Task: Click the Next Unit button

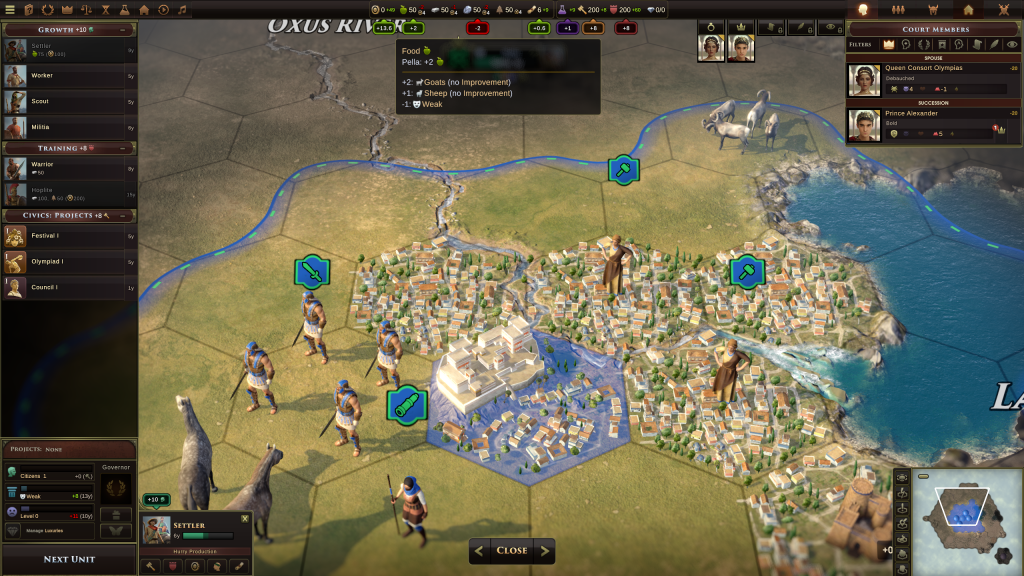Action: [69, 559]
